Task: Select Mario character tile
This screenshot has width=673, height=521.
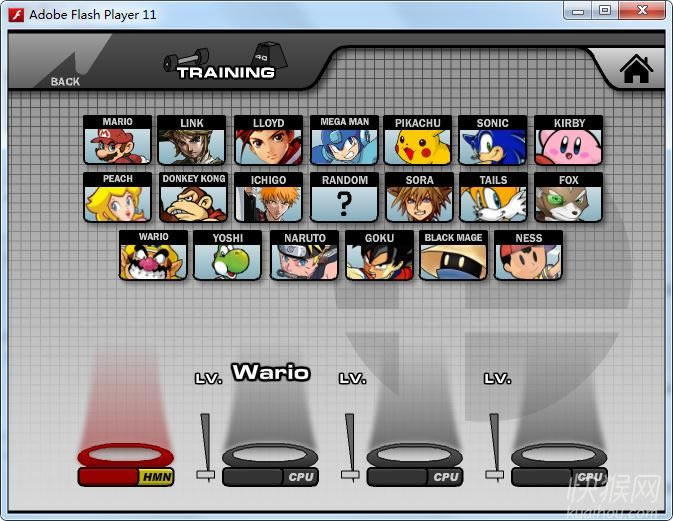Action: [118, 141]
